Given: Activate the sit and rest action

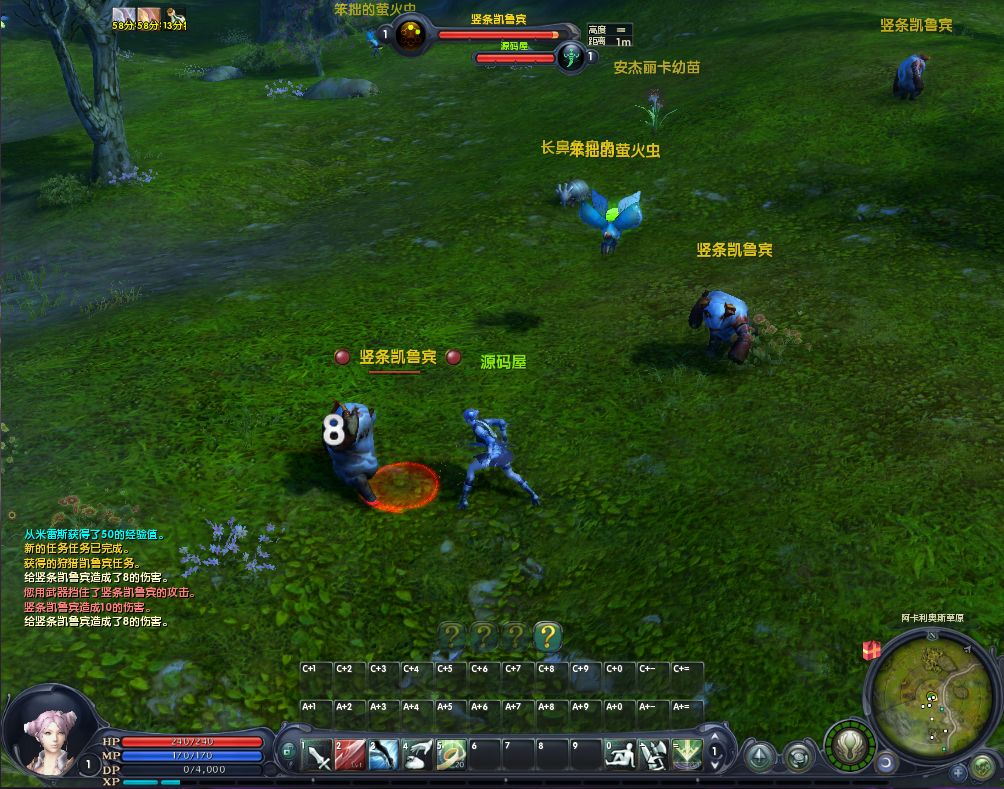Looking at the screenshot, I should click(x=621, y=754).
